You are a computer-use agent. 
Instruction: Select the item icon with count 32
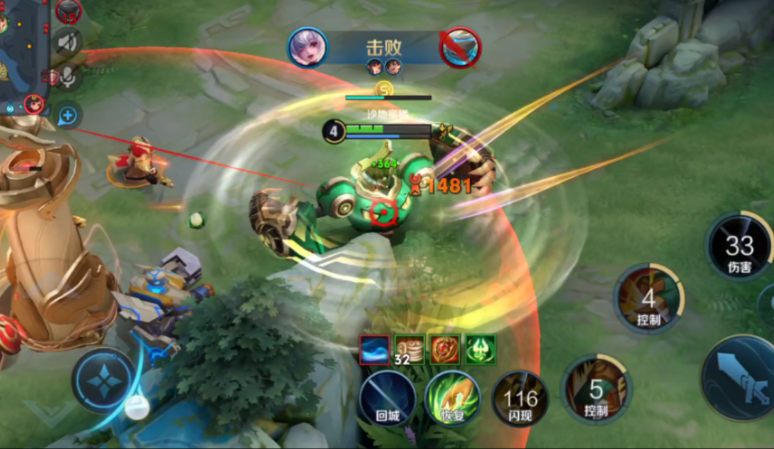[x=409, y=349]
